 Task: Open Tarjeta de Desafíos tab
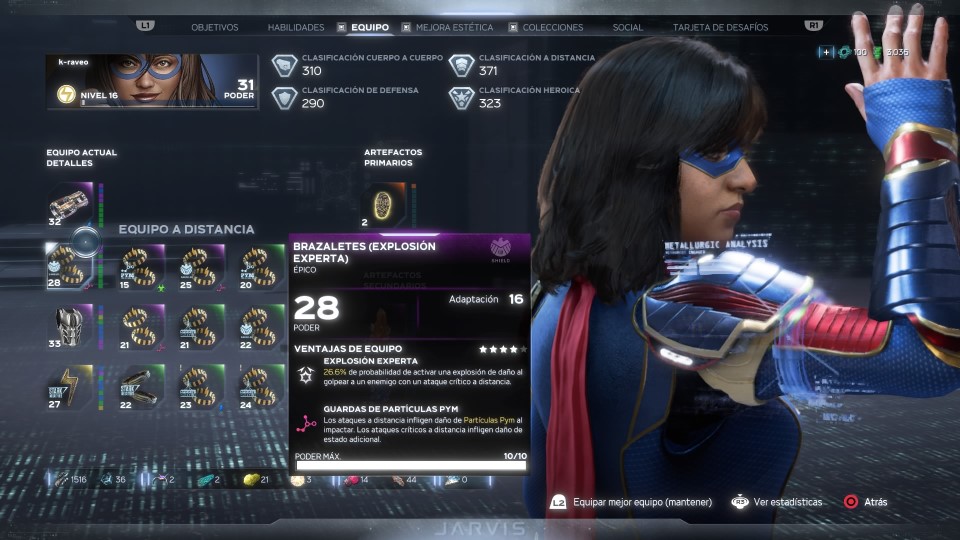tap(720, 27)
